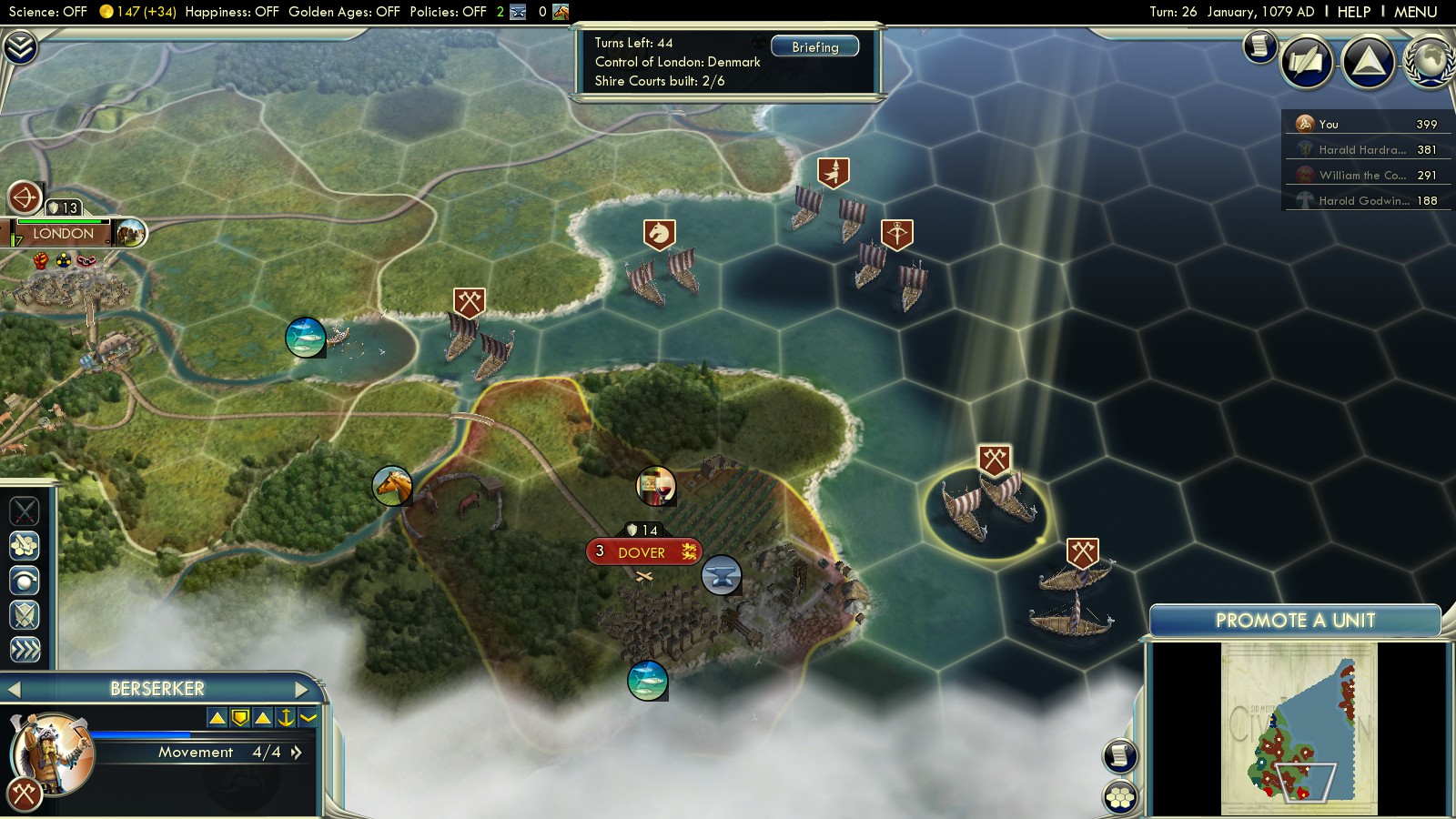Open the social policies triangle icon
The width and height of the screenshot is (1456, 819).
(x=1368, y=62)
